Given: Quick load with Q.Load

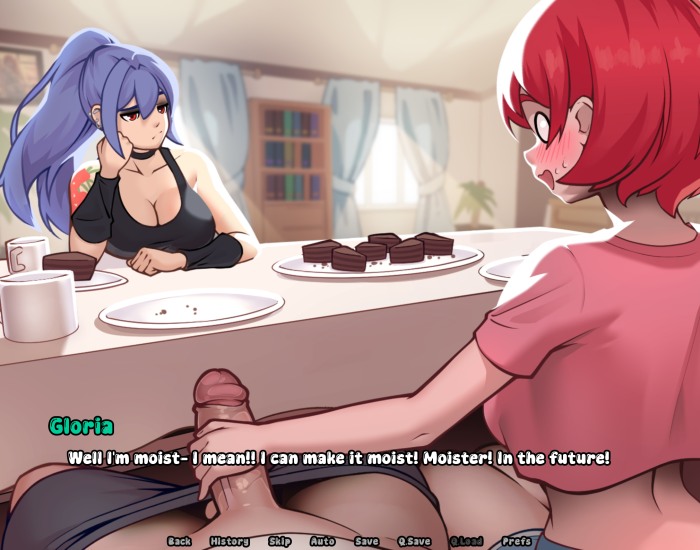Looking at the screenshot, I should [466, 541].
